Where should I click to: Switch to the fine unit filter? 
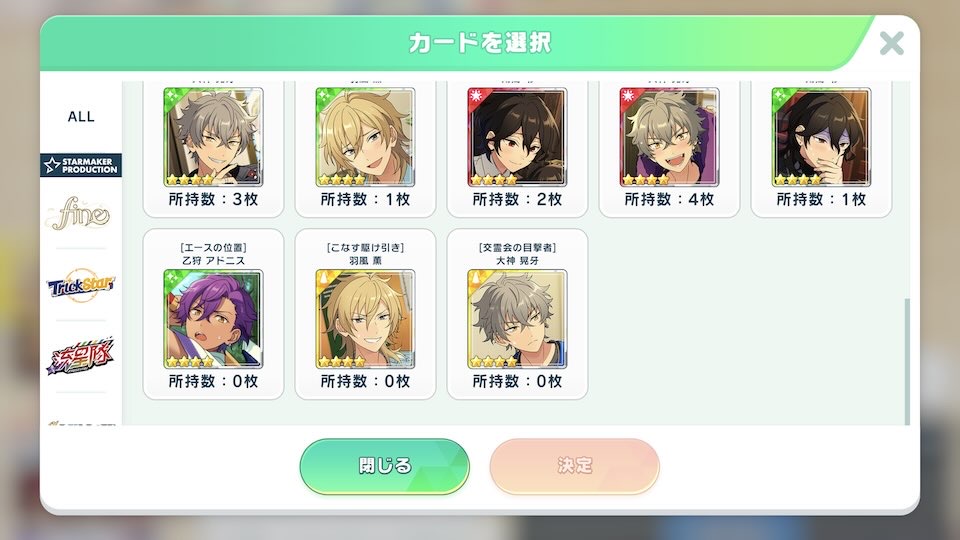[81, 215]
